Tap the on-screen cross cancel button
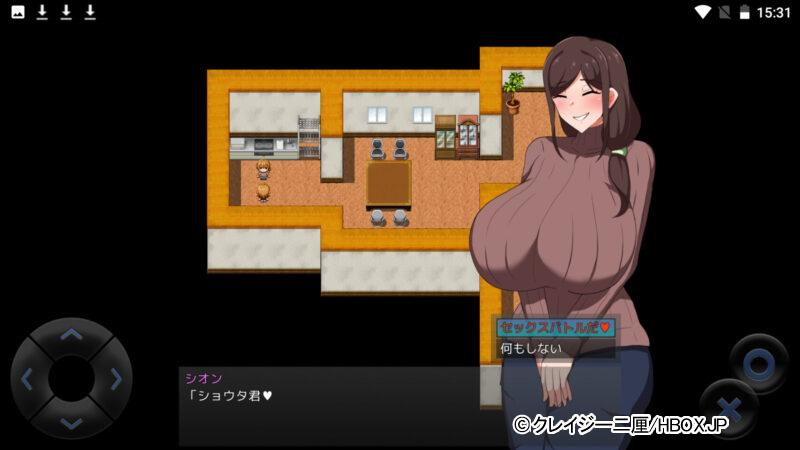The height and width of the screenshot is (450, 800). coord(728,407)
